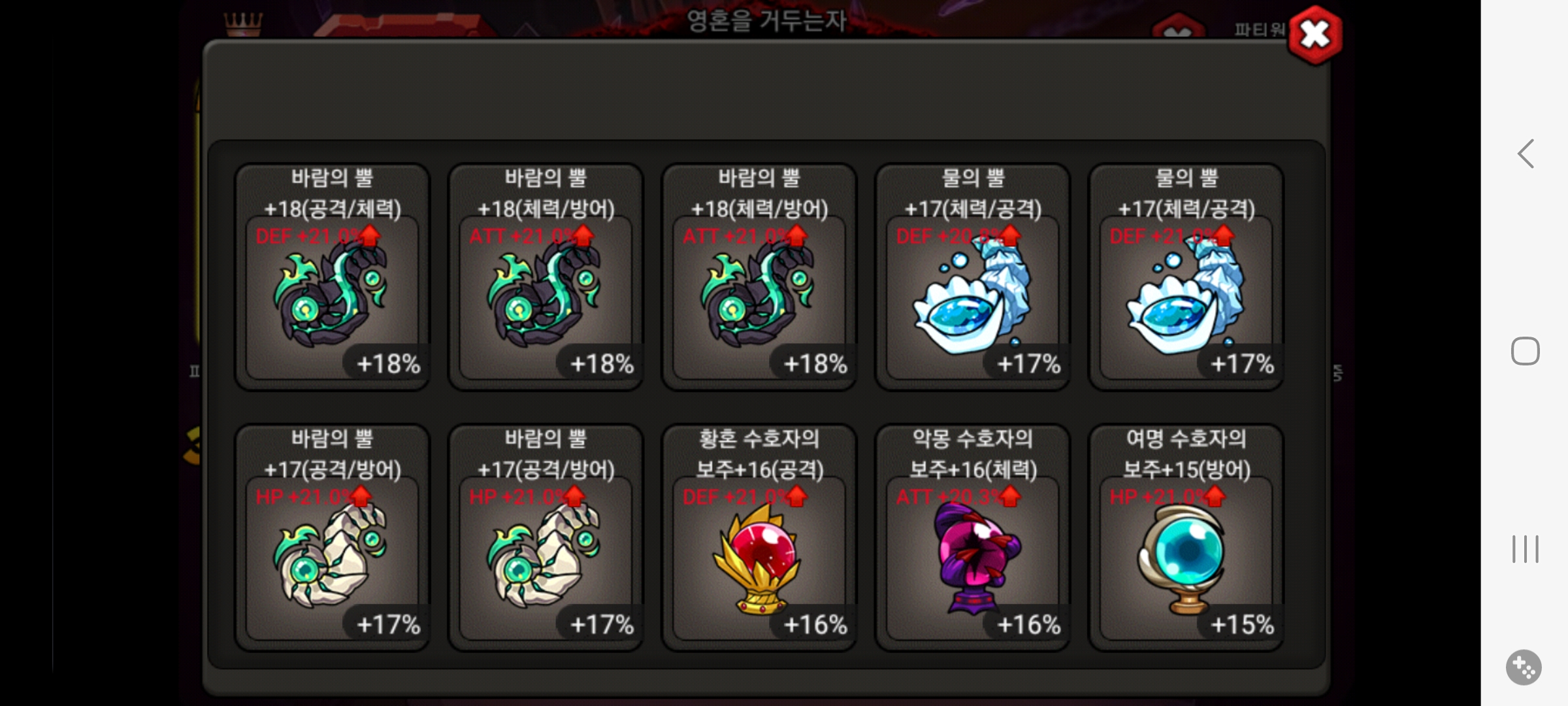Open recent apps via the three-line button
The image size is (1568, 706).
coord(1525,550)
